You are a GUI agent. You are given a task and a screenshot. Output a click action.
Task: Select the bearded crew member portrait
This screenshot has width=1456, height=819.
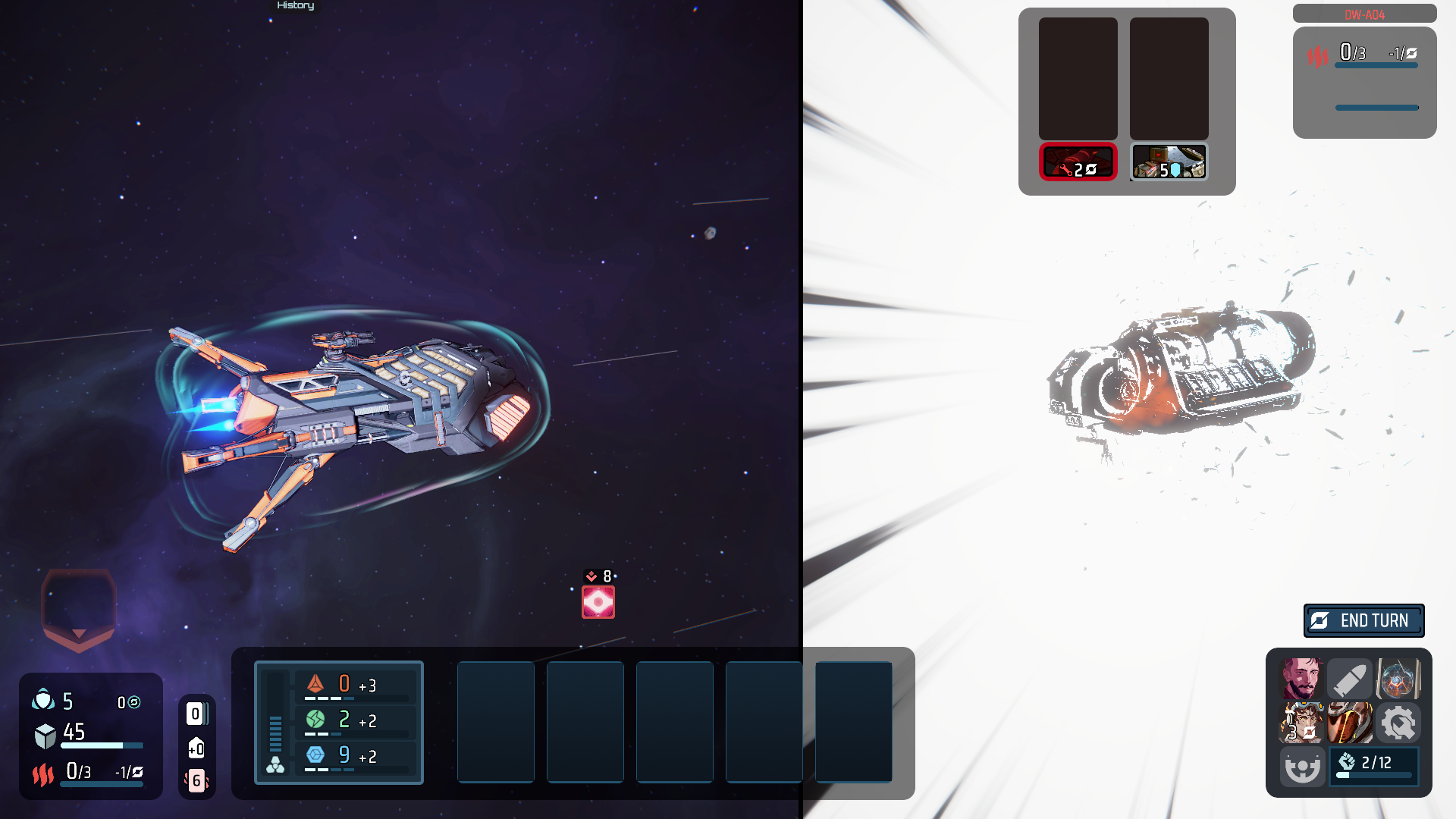coord(1301,679)
